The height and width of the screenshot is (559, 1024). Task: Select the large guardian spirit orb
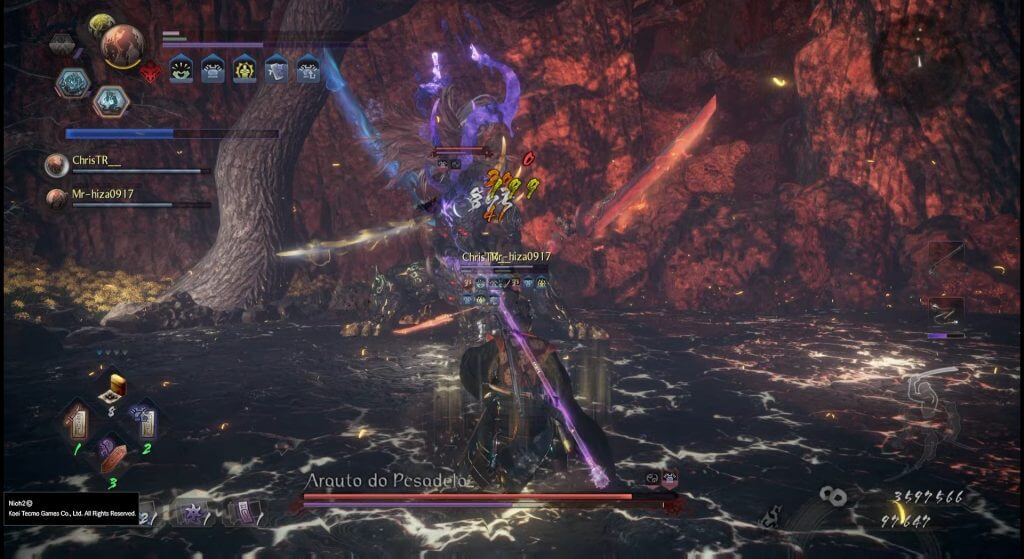click(x=122, y=44)
